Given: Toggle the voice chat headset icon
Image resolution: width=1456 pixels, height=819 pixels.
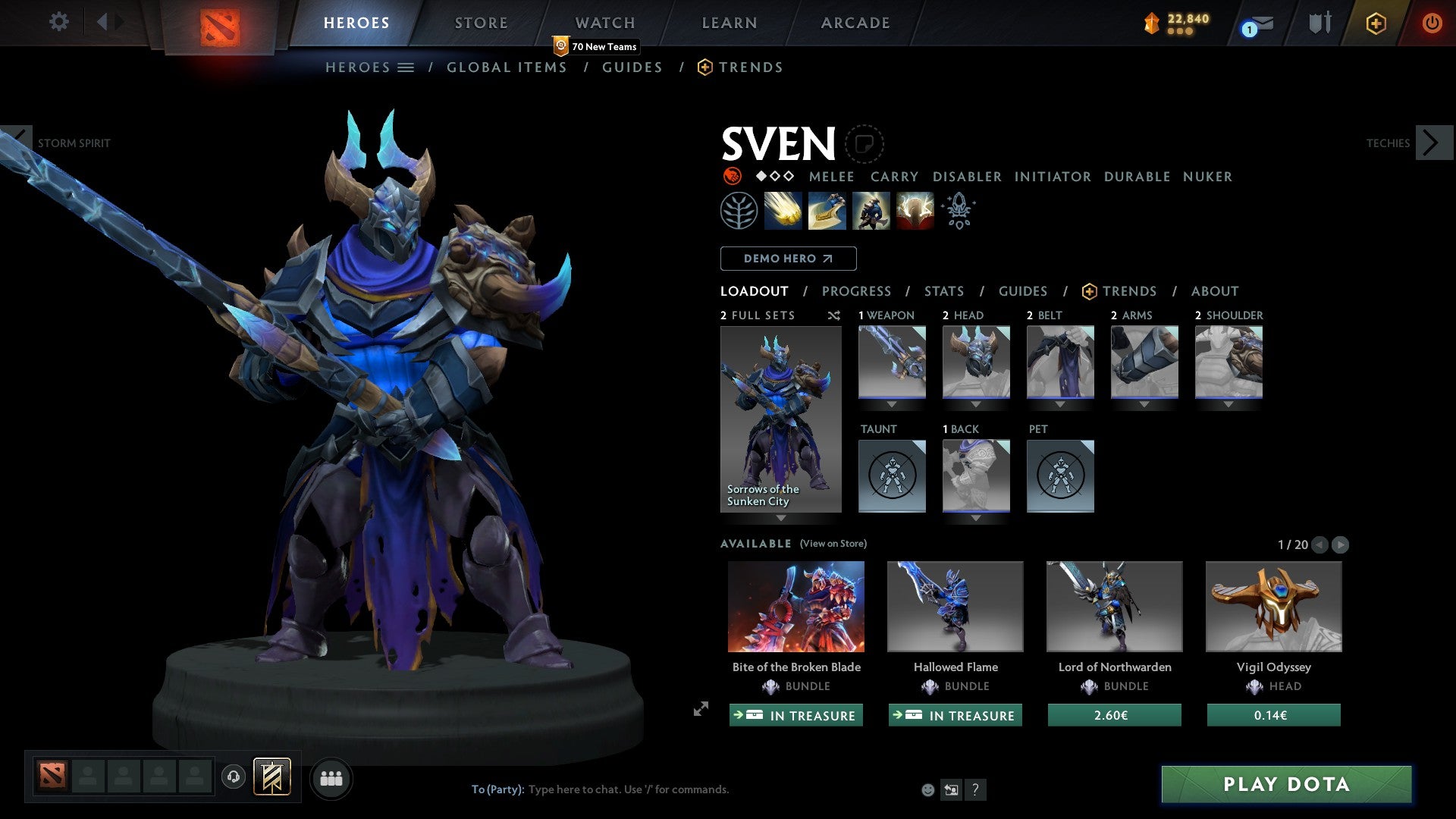Looking at the screenshot, I should [x=233, y=777].
